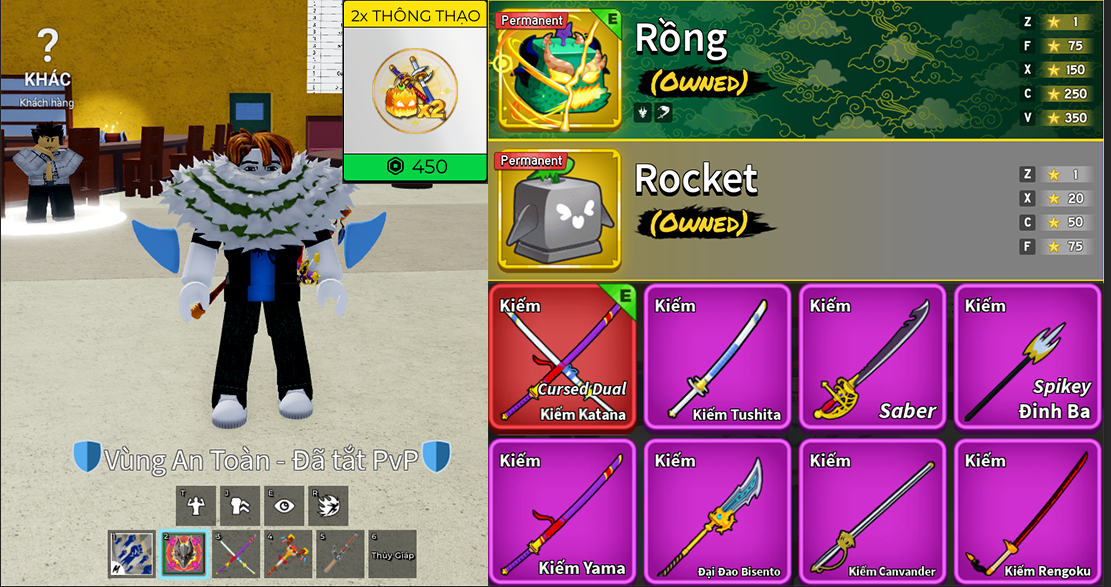Pick the Kiếm Canvander sword tile
Screen dimensions: 1111x587
(872, 511)
